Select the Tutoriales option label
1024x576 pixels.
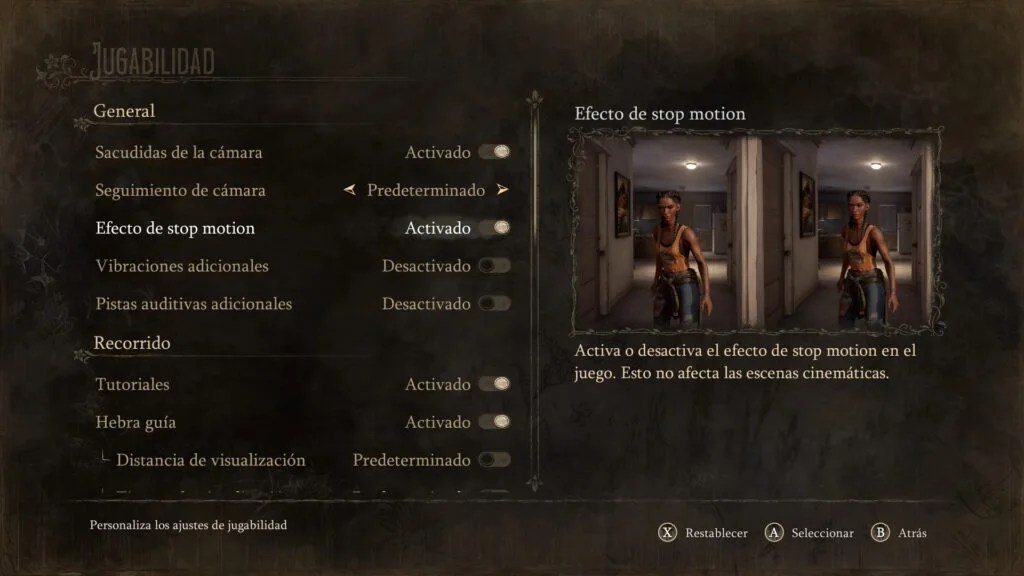click(132, 384)
